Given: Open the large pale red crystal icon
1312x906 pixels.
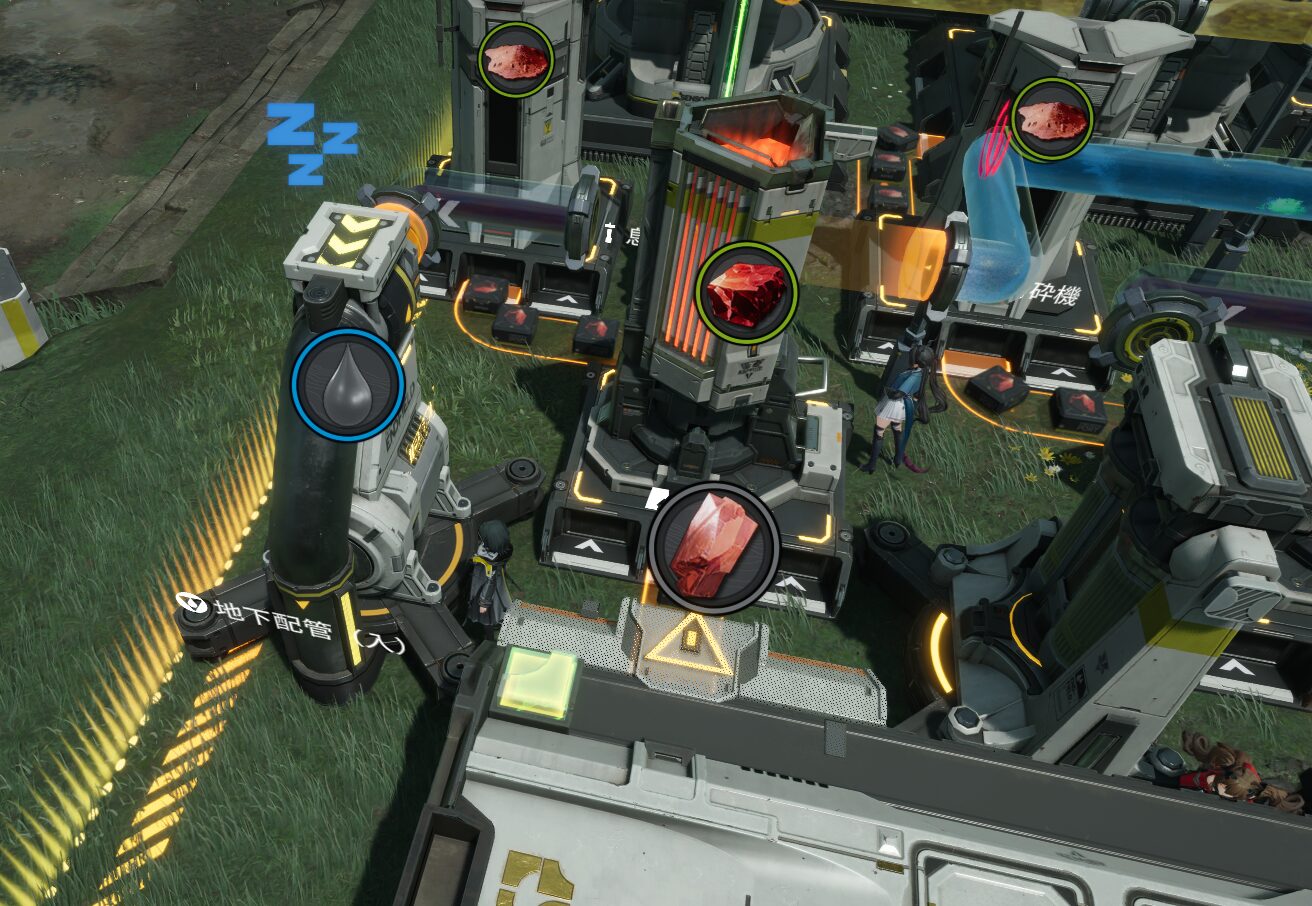Looking at the screenshot, I should pos(713,548).
